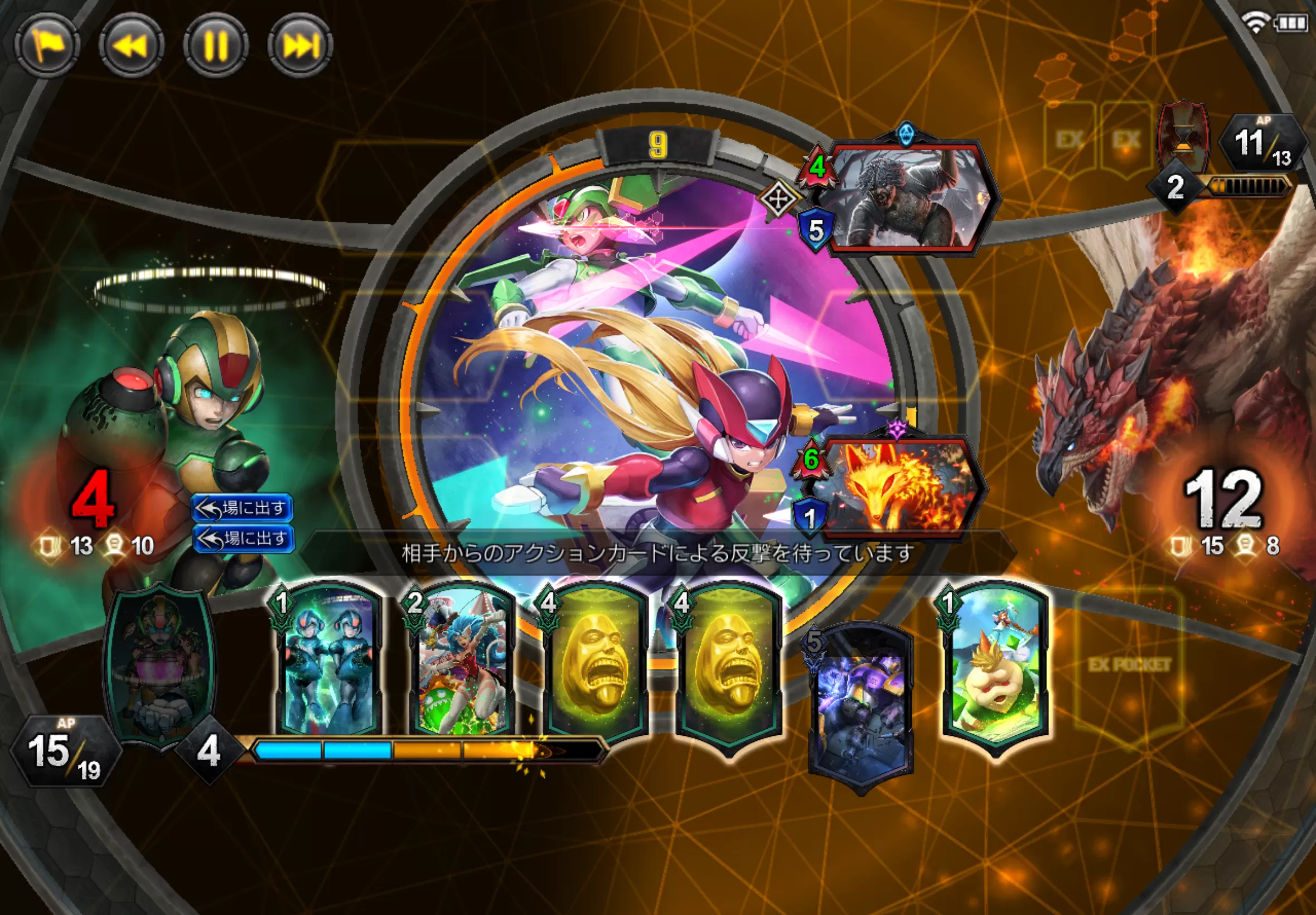Screen dimensions: 1316x915
Task: View the enemy hourglass hero art icon
Action: [1184, 138]
